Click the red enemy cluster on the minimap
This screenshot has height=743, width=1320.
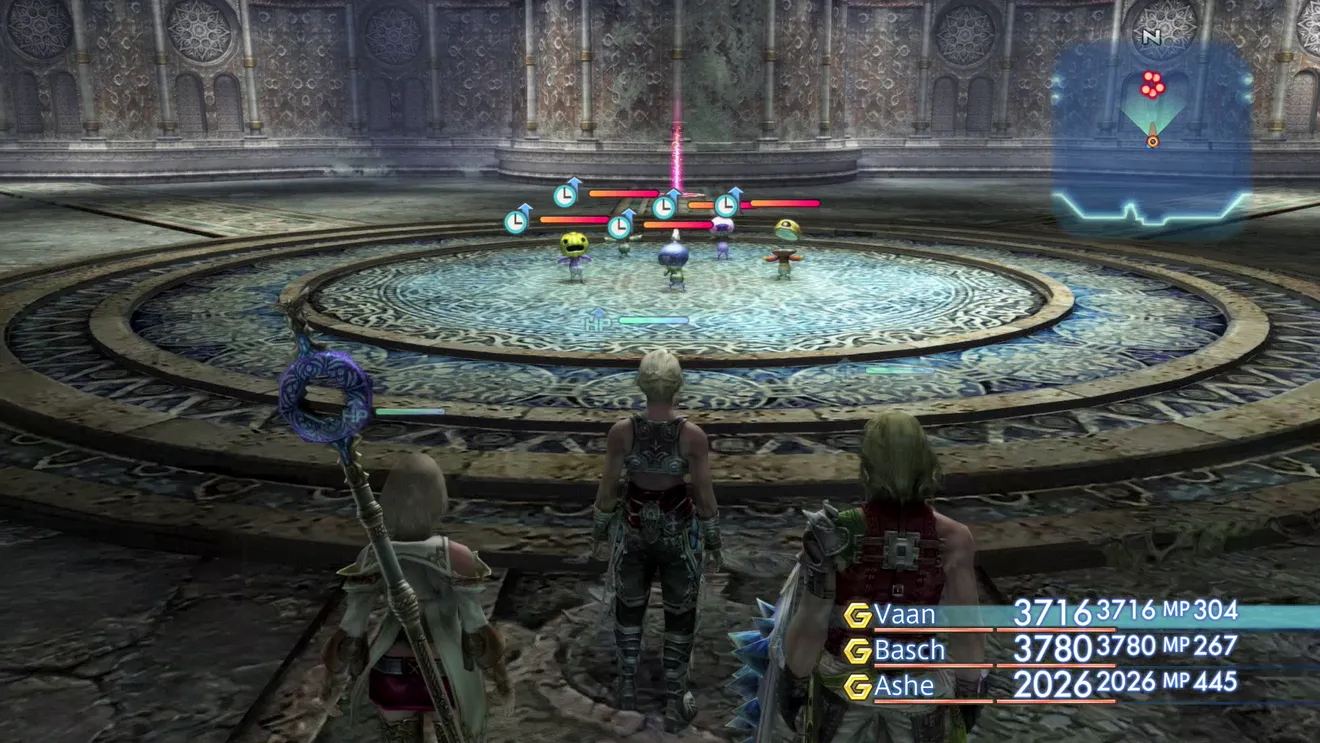pos(1152,85)
